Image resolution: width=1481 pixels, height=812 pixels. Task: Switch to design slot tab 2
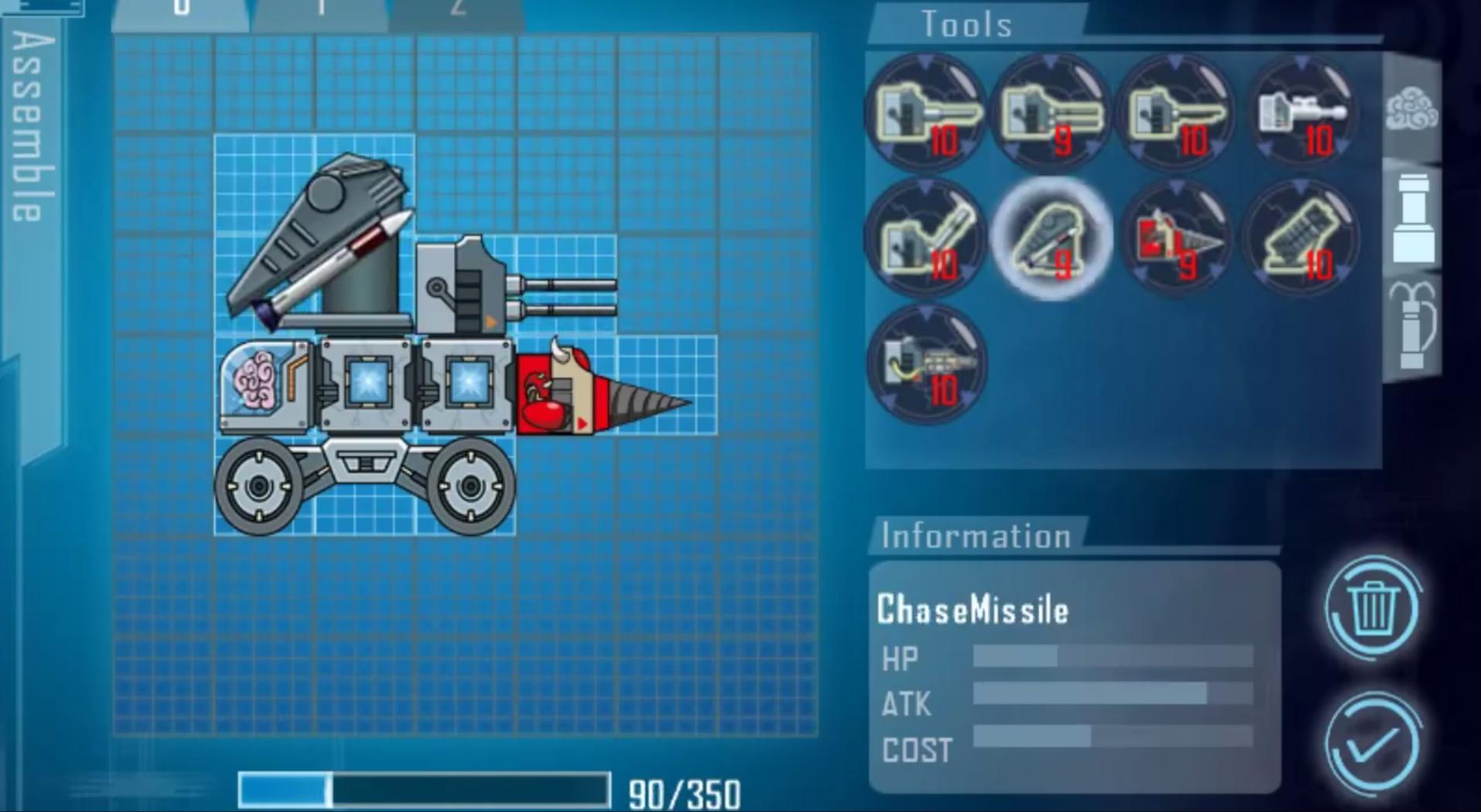[458, 12]
